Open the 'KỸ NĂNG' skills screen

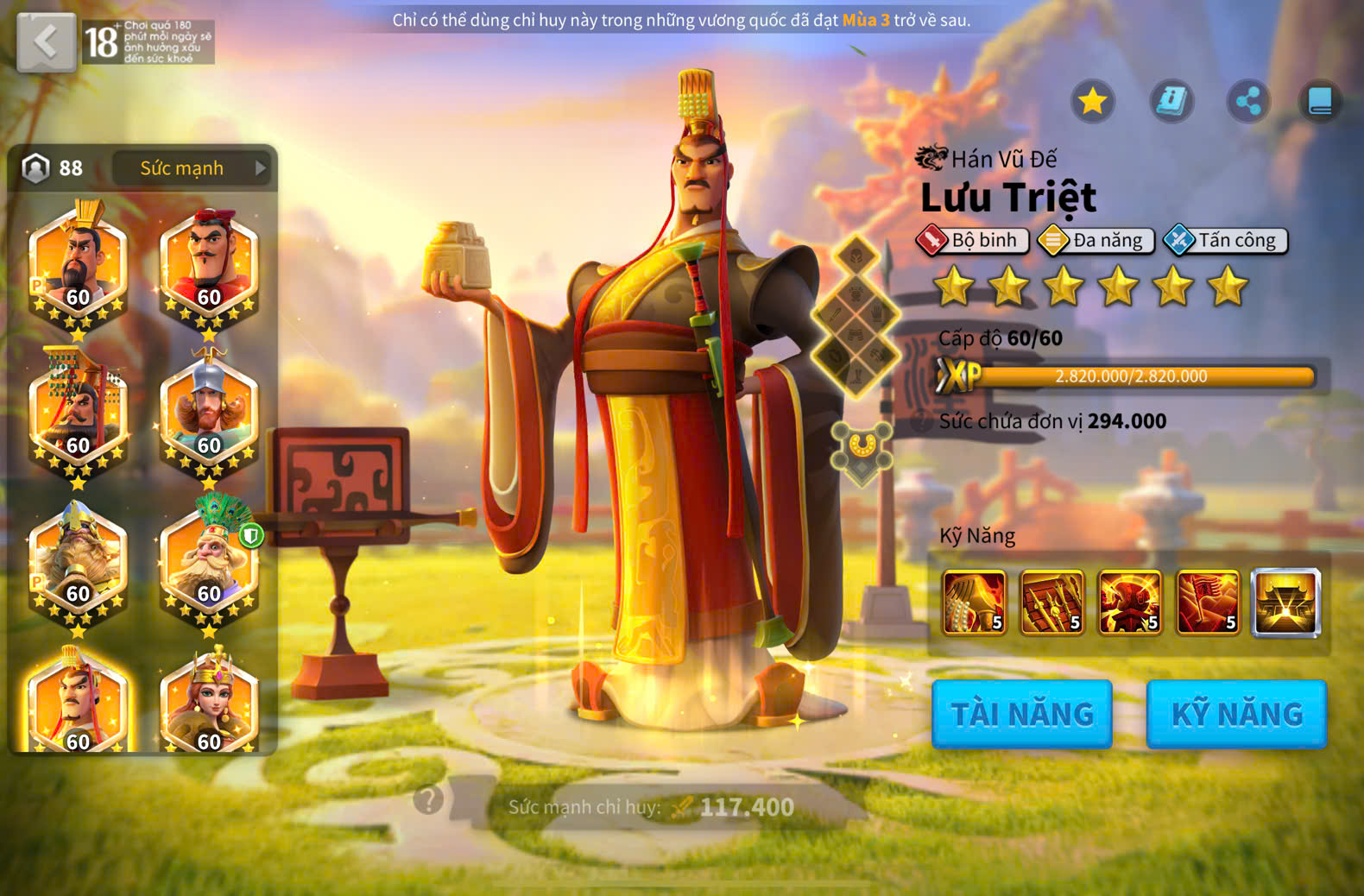pyautogui.click(x=1236, y=714)
